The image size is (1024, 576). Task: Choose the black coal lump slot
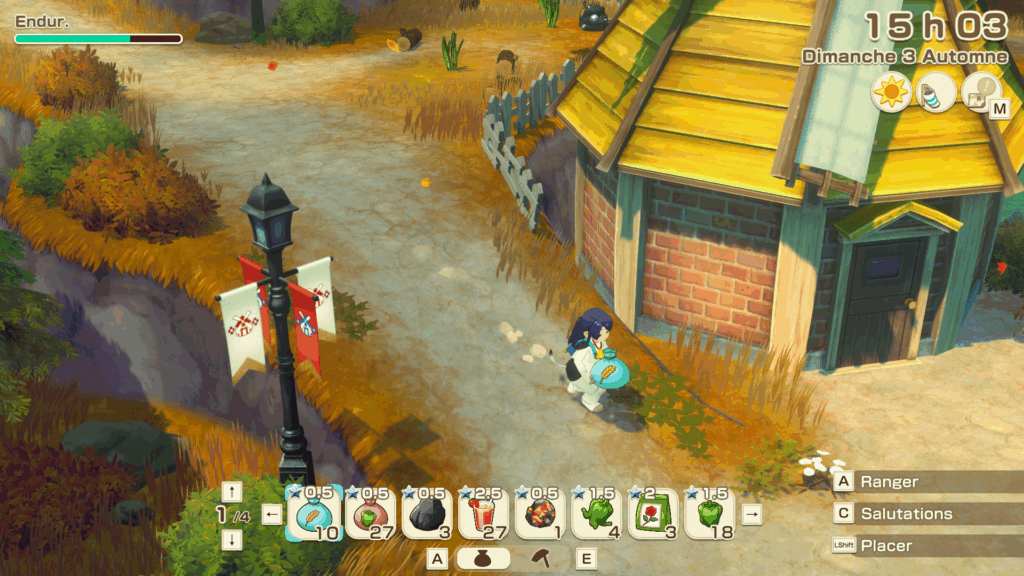pyautogui.click(x=428, y=514)
